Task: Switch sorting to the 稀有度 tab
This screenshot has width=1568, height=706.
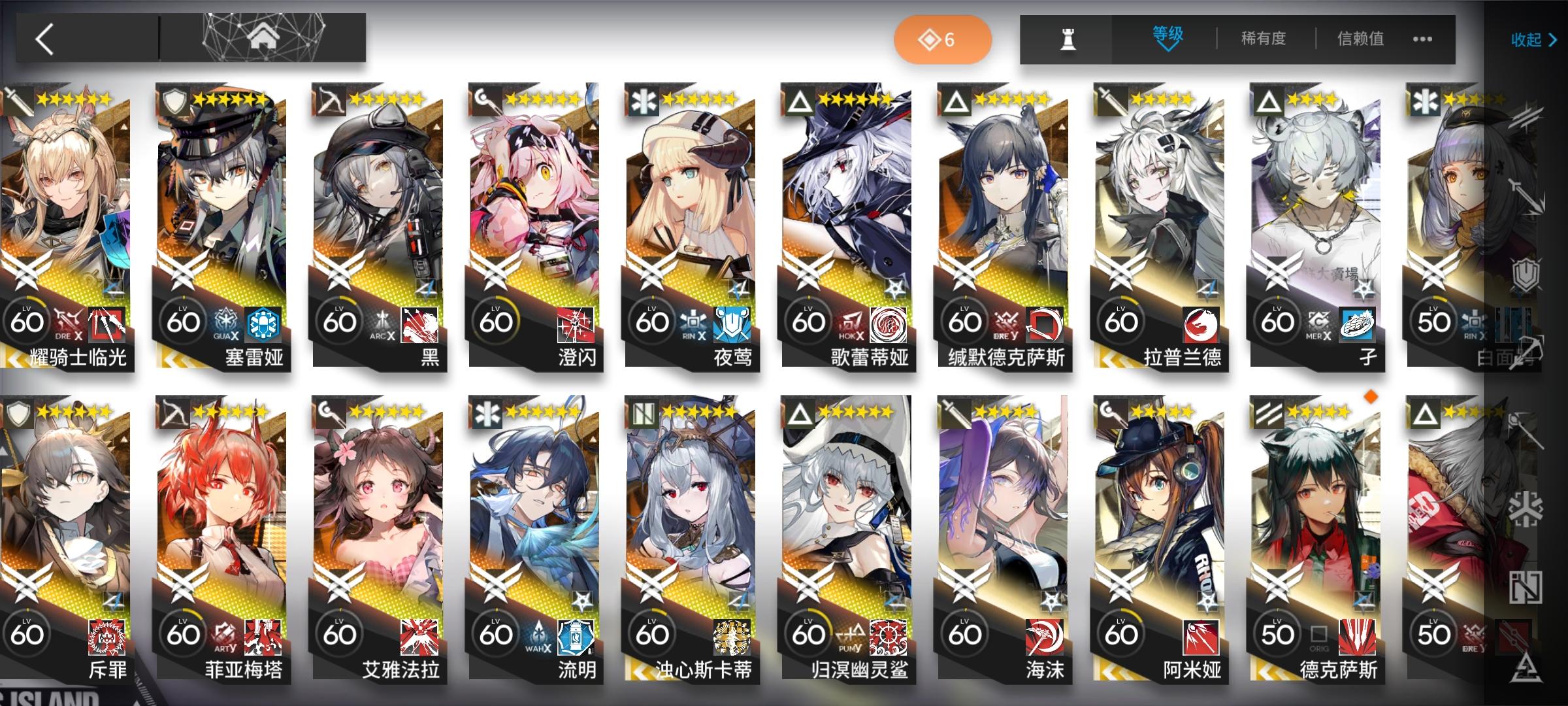Action: click(x=1264, y=38)
